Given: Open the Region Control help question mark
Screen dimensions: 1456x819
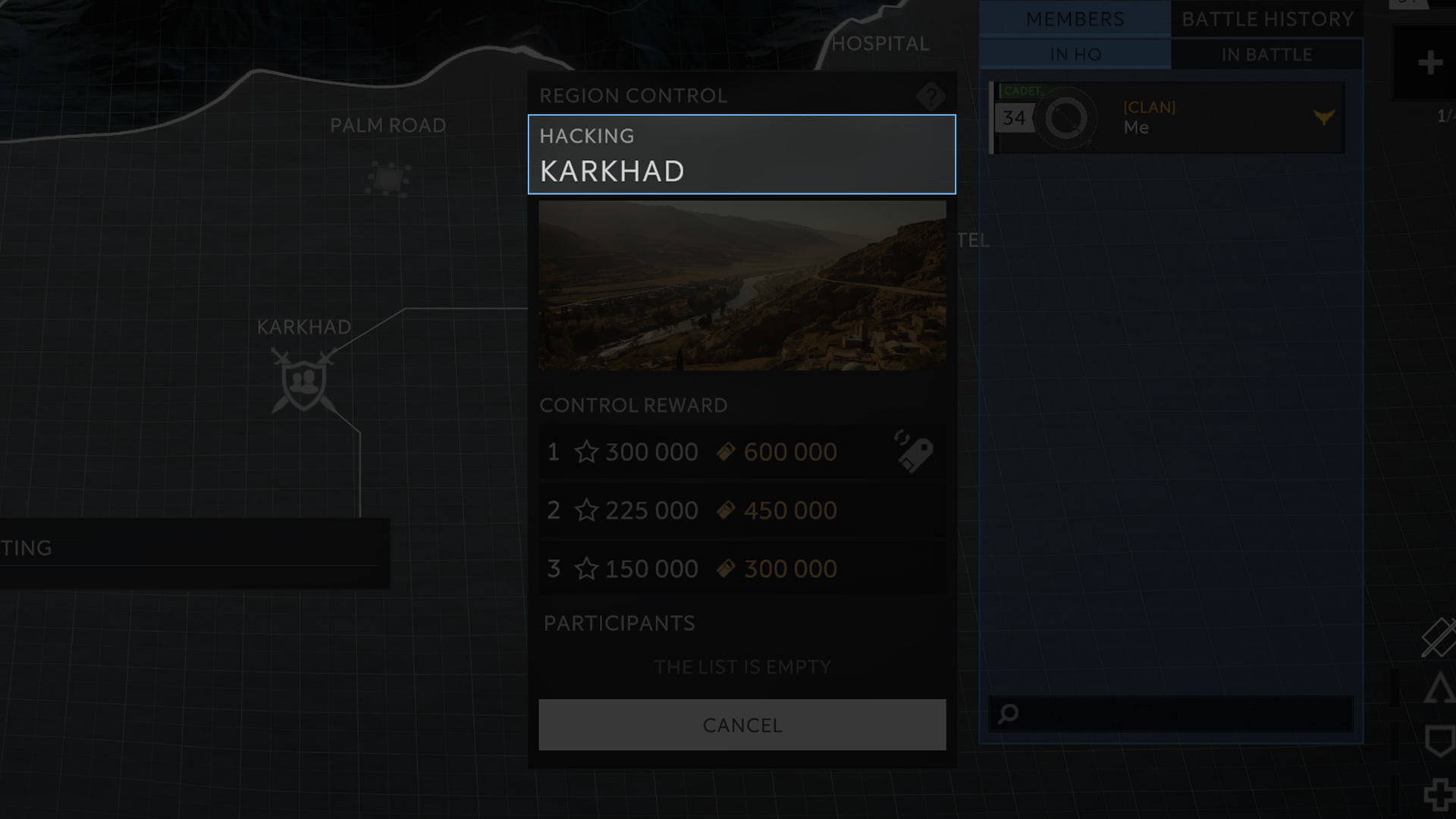Looking at the screenshot, I should (x=930, y=96).
